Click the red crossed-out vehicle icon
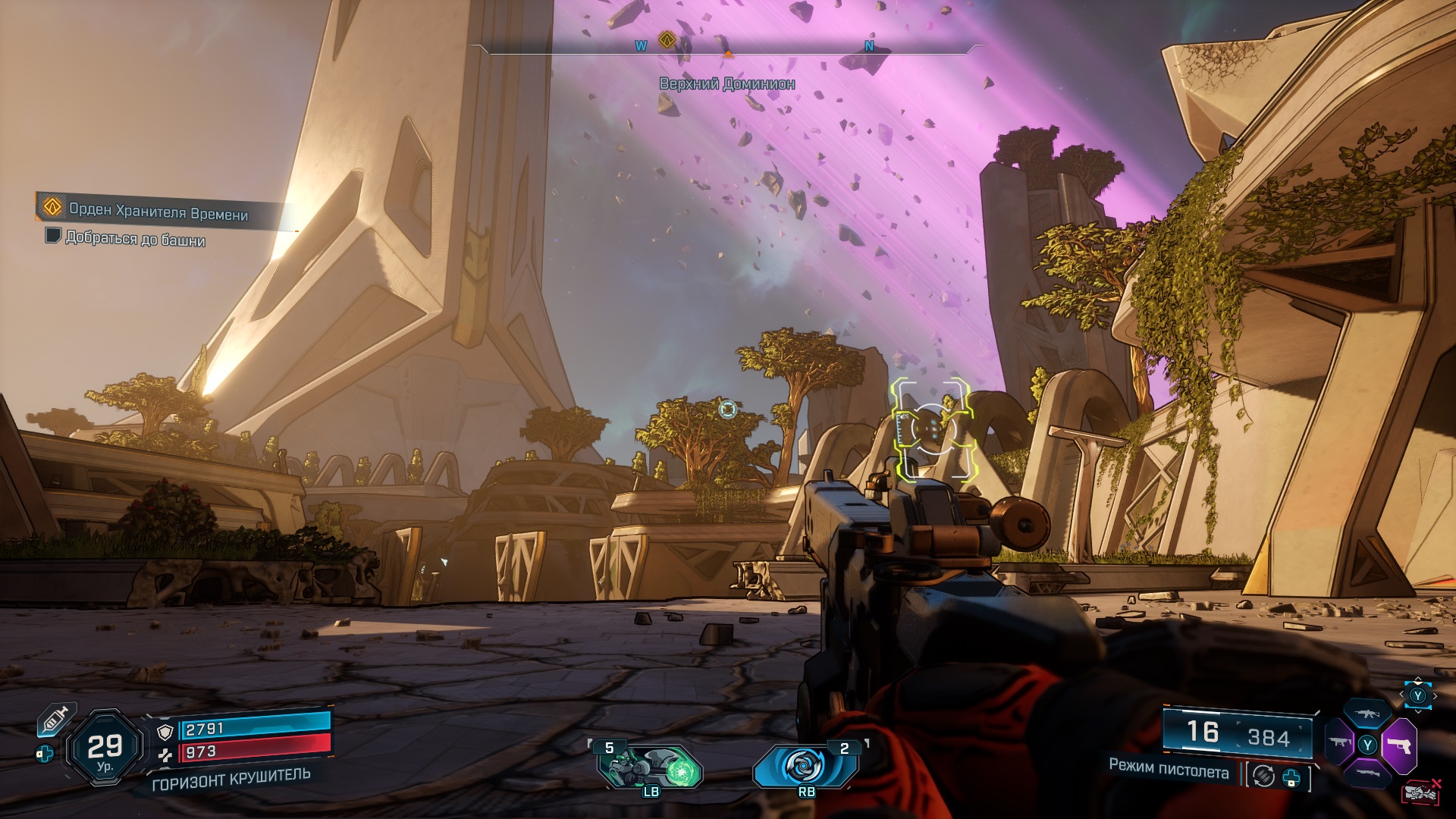 tap(1421, 792)
